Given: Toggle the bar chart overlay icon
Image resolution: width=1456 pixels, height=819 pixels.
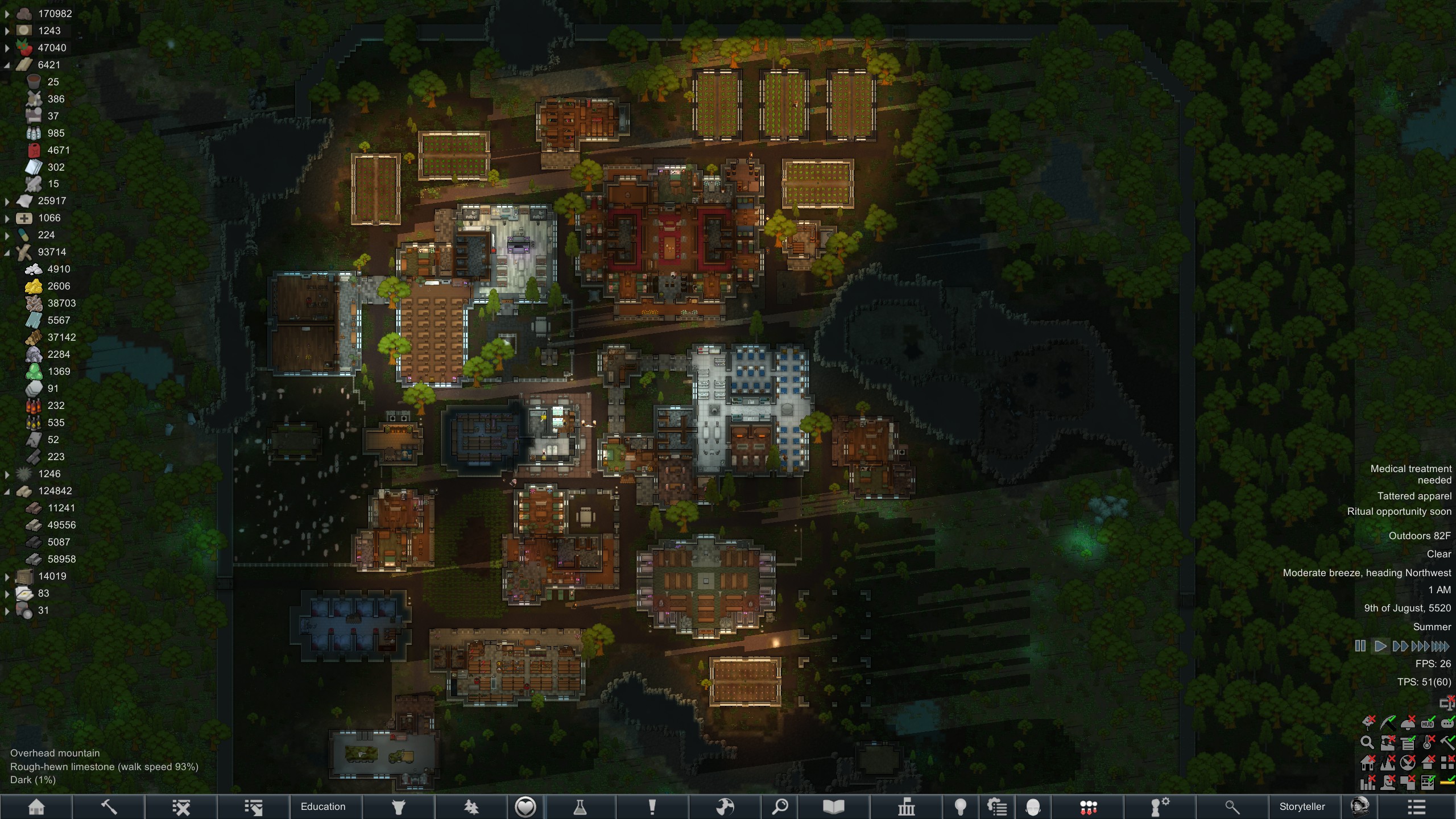Looking at the screenshot, I should tap(1367, 783).
